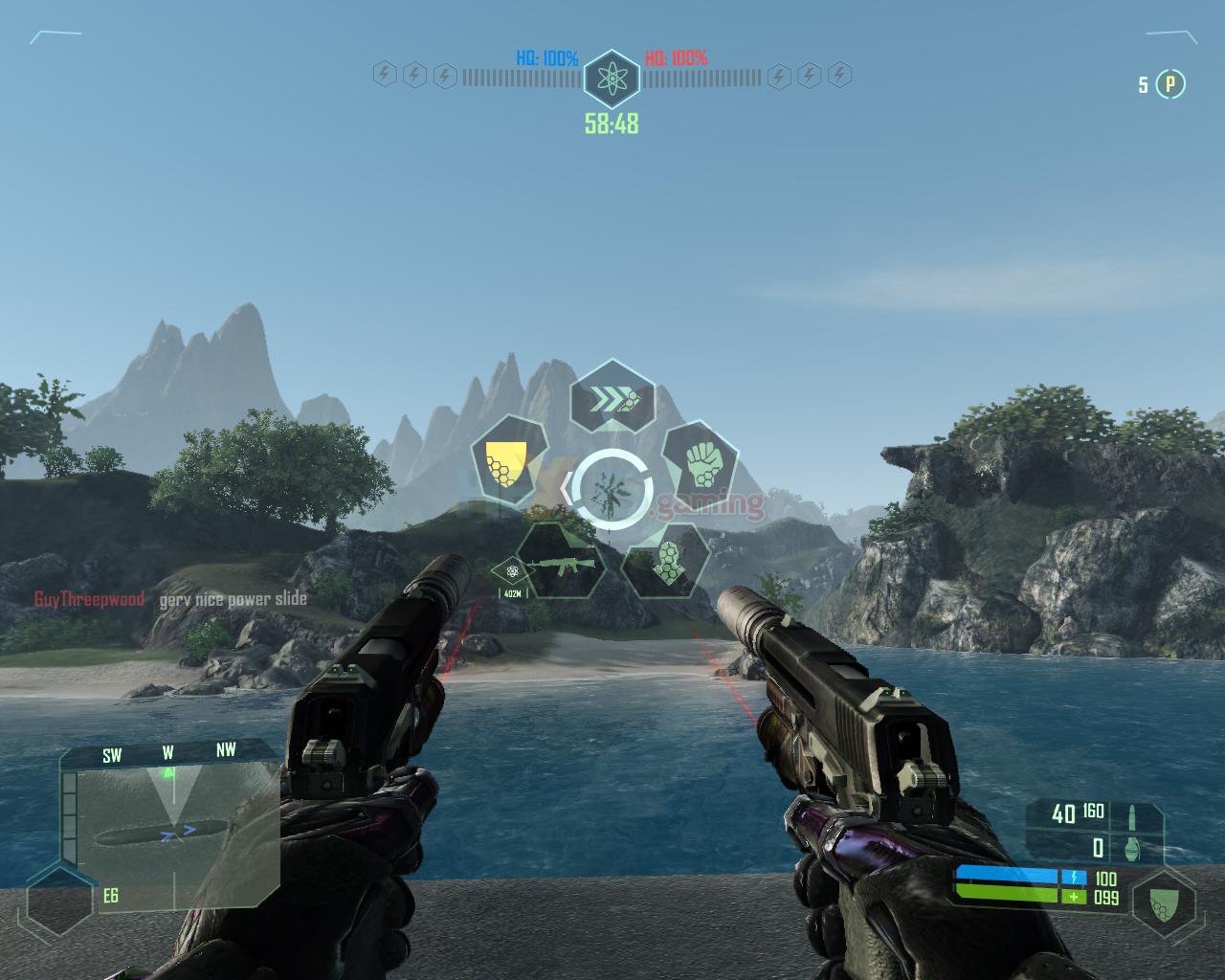Viewport: 1225px width, 980px height.
Task: Click the atom icon at top center
Action: [612, 78]
